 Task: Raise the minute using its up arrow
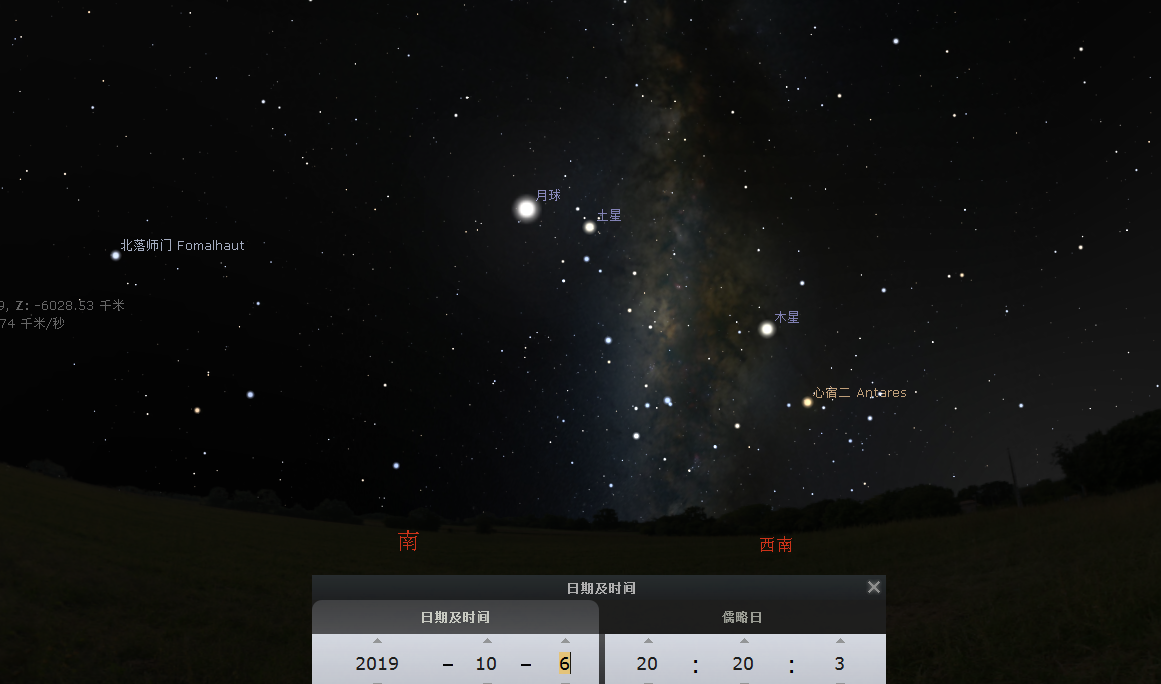[x=744, y=641]
